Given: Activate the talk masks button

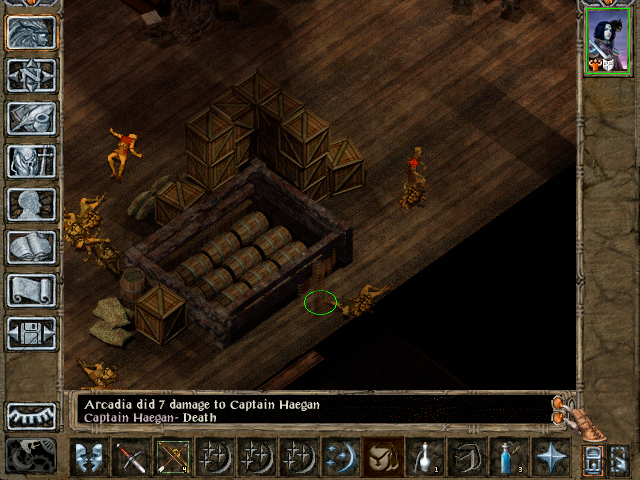Looking at the screenshot, I should [x=89, y=458].
